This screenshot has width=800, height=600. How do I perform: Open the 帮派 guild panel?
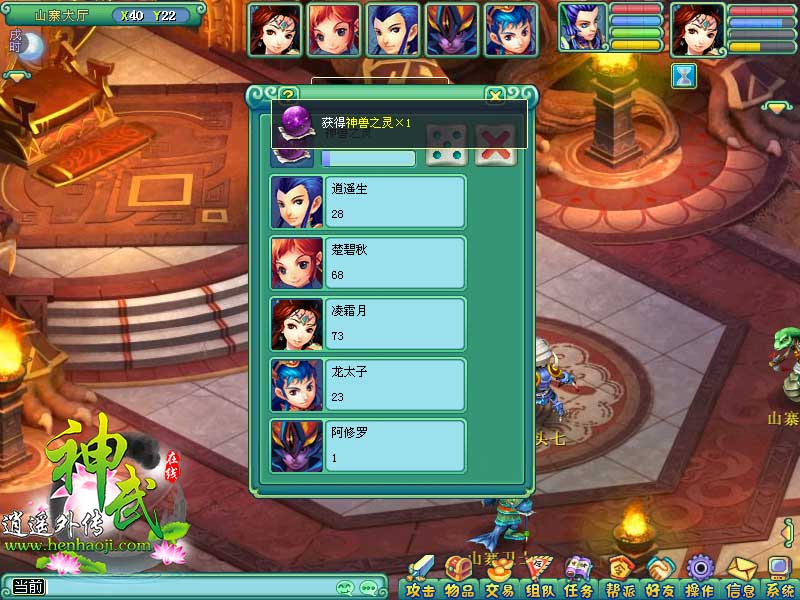click(x=620, y=580)
